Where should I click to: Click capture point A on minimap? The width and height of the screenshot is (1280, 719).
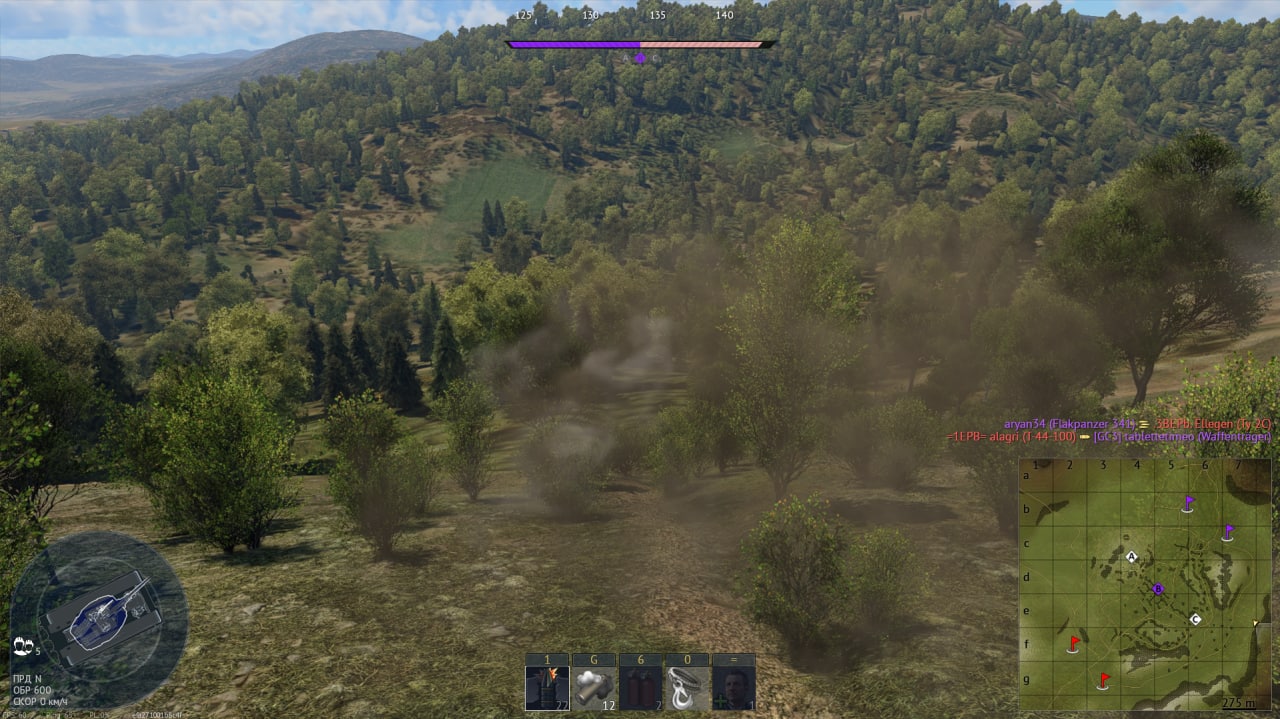[1132, 556]
